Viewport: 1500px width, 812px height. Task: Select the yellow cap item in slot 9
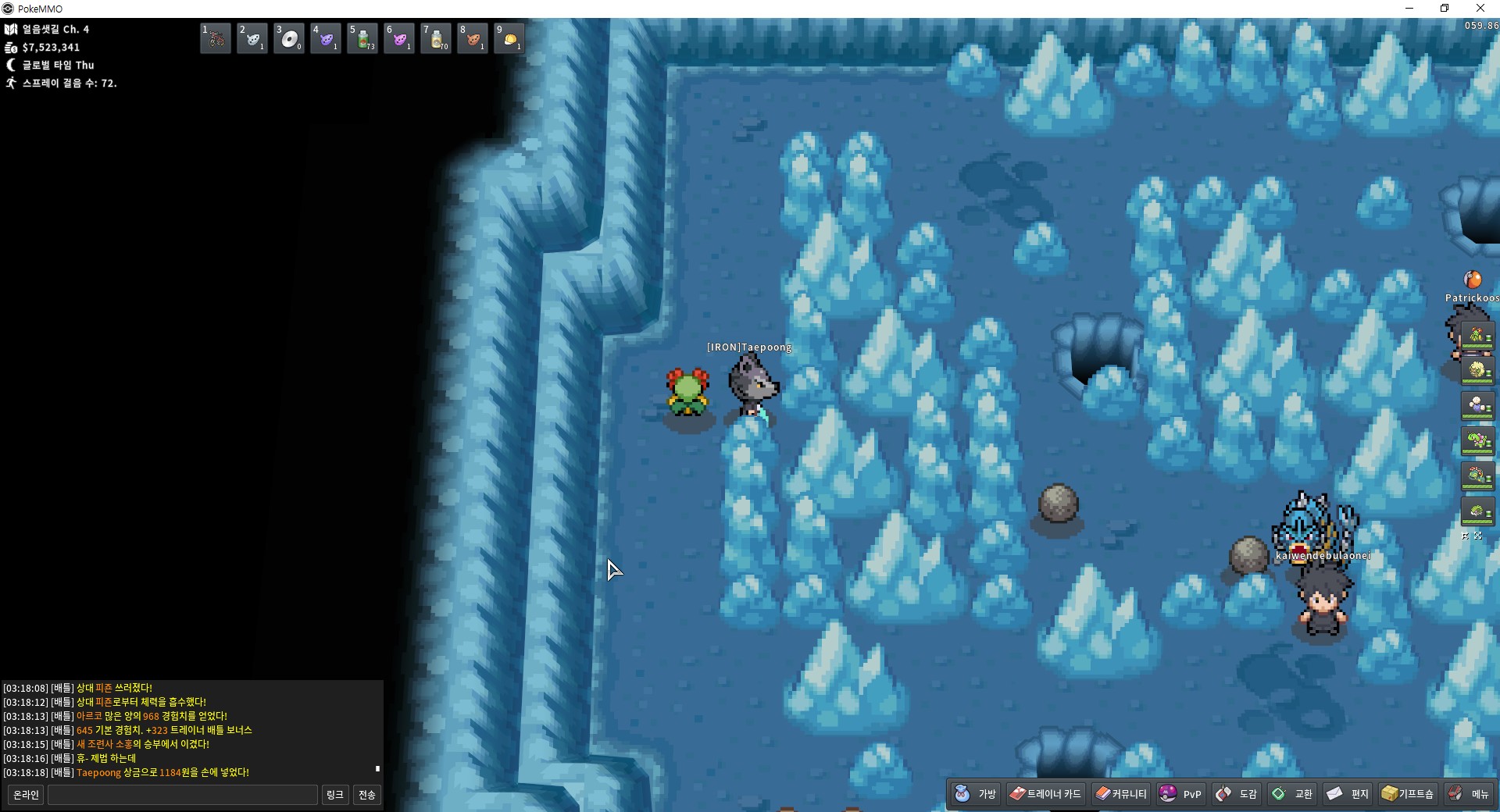509,38
